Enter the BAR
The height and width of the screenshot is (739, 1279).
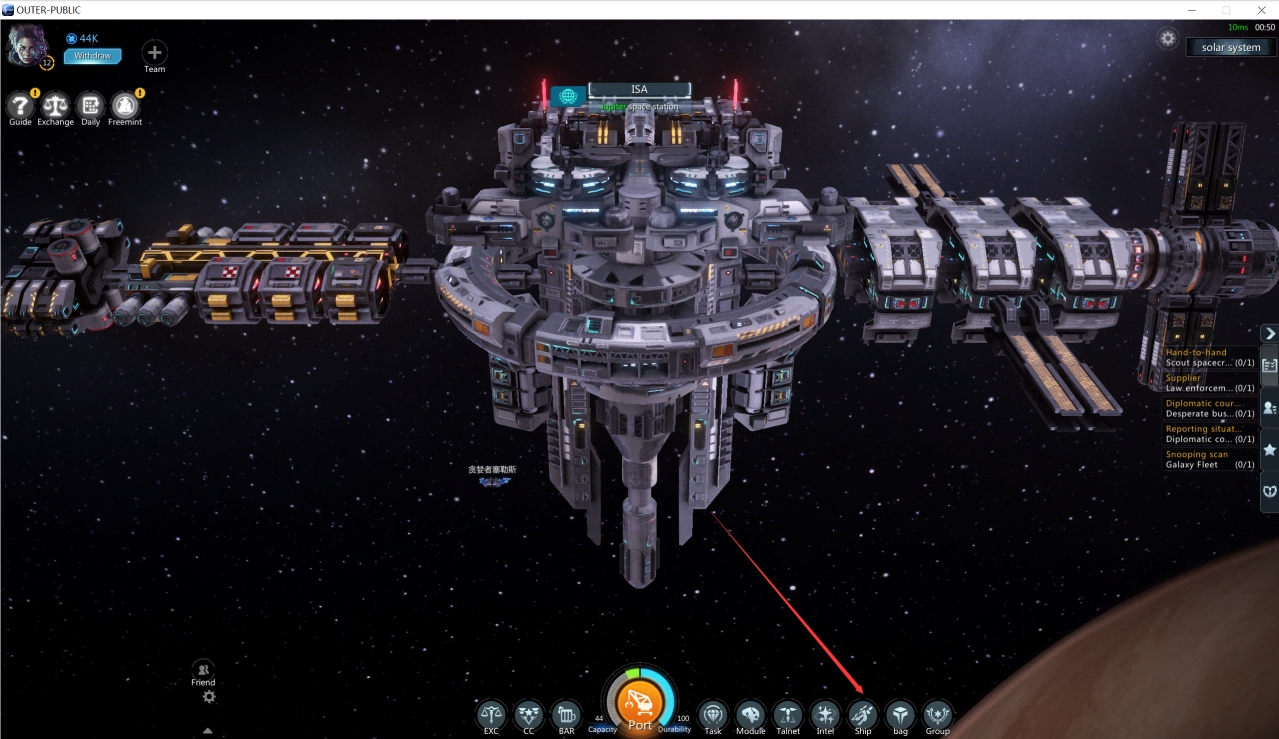(566, 714)
